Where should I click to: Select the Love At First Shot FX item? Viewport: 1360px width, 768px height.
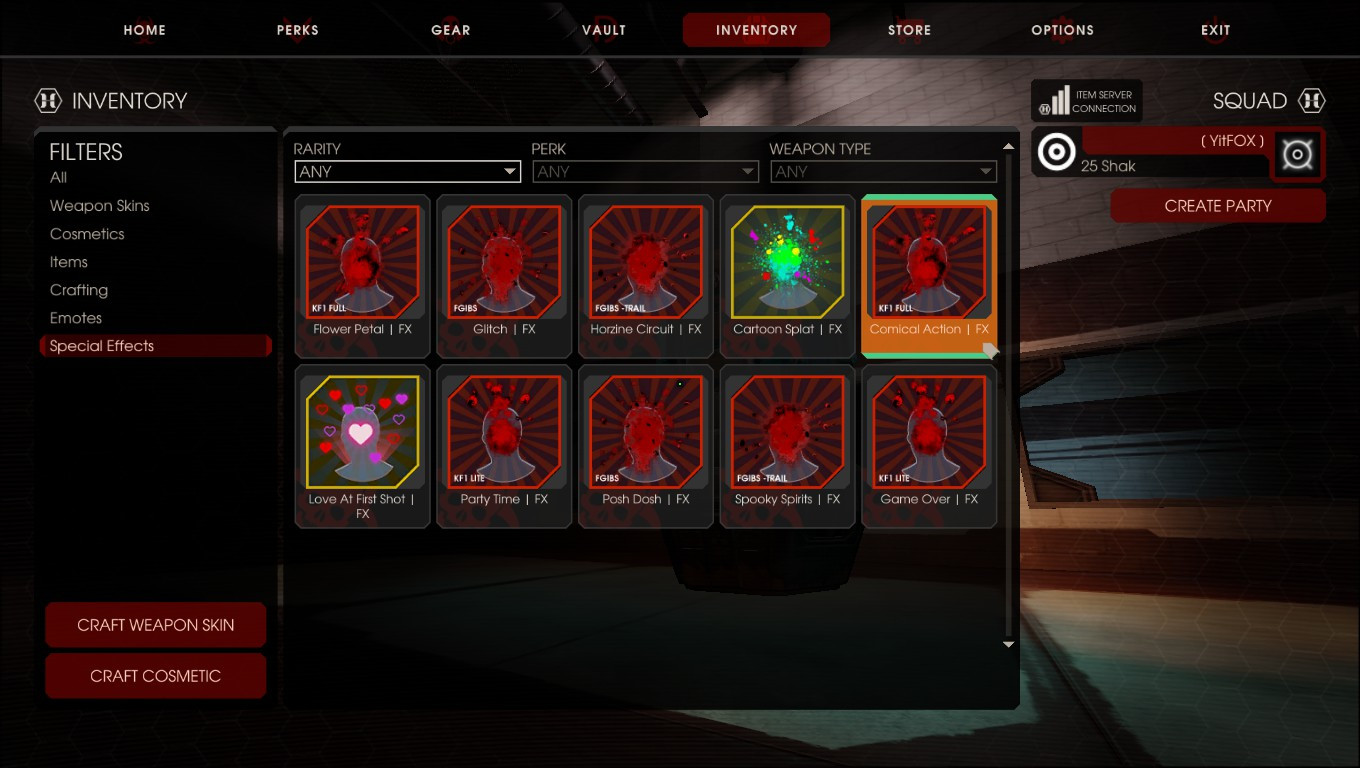[362, 433]
